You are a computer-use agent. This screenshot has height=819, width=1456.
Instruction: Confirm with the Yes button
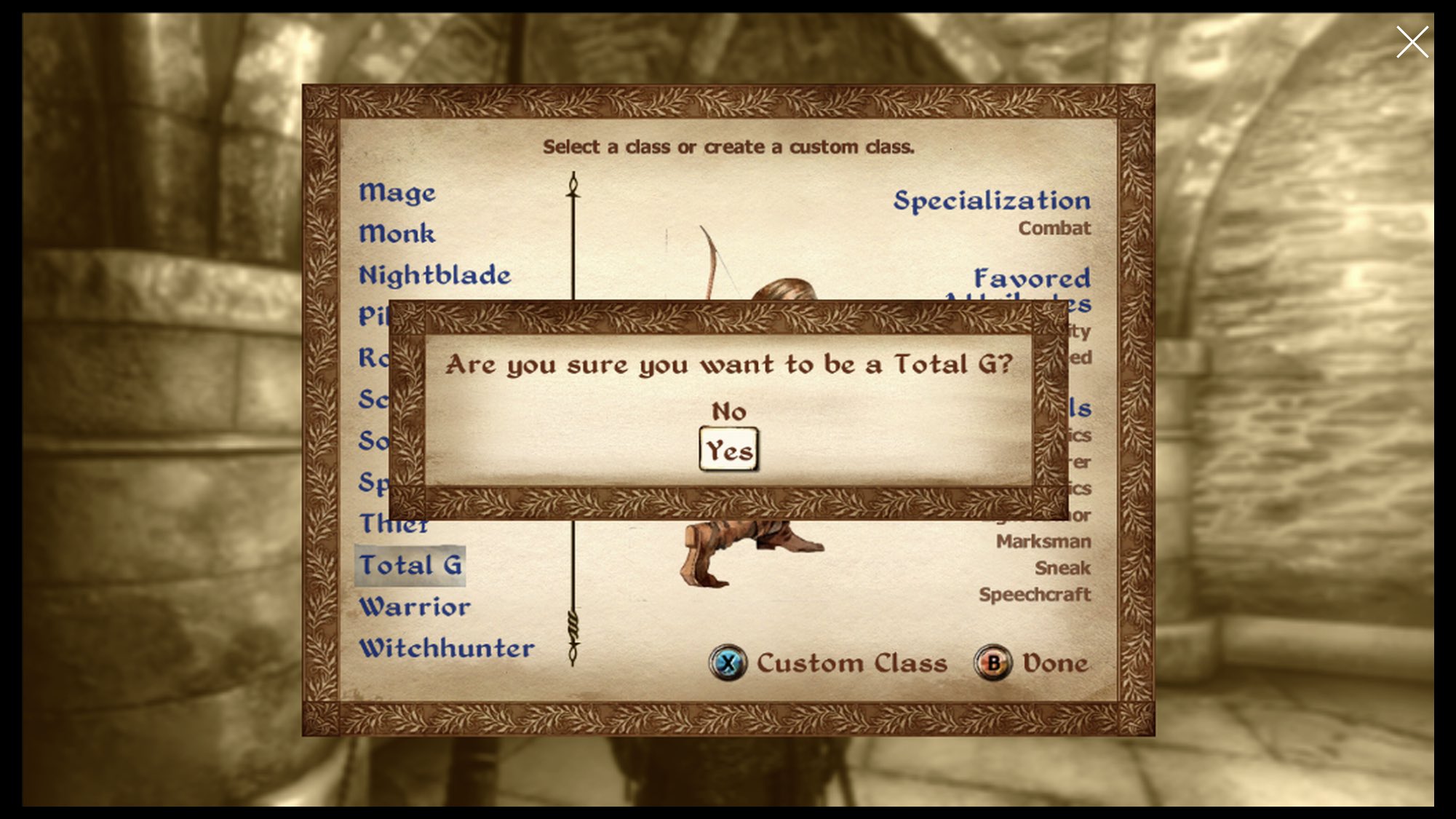click(728, 449)
